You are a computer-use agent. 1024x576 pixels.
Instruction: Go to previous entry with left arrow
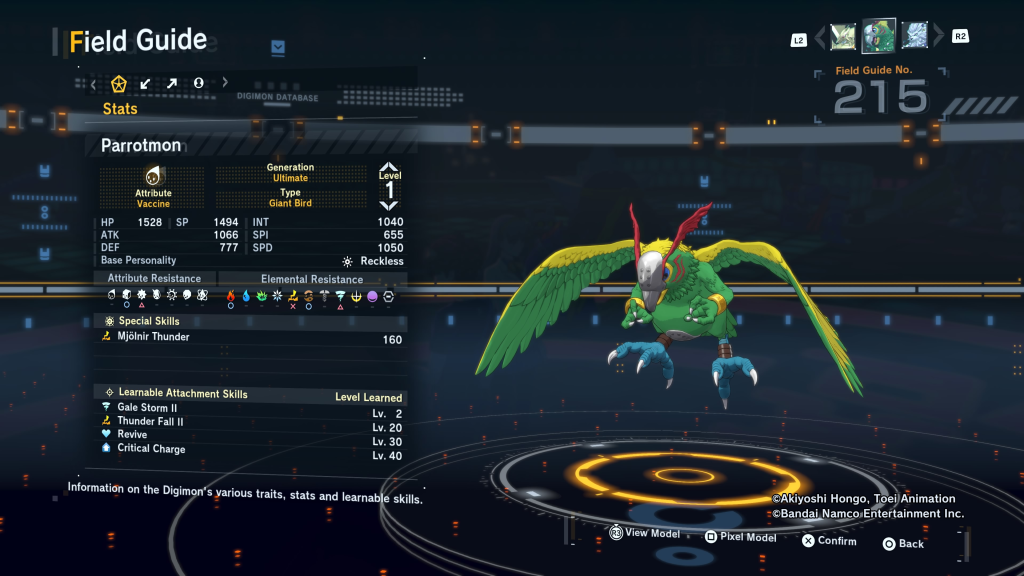[821, 38]
